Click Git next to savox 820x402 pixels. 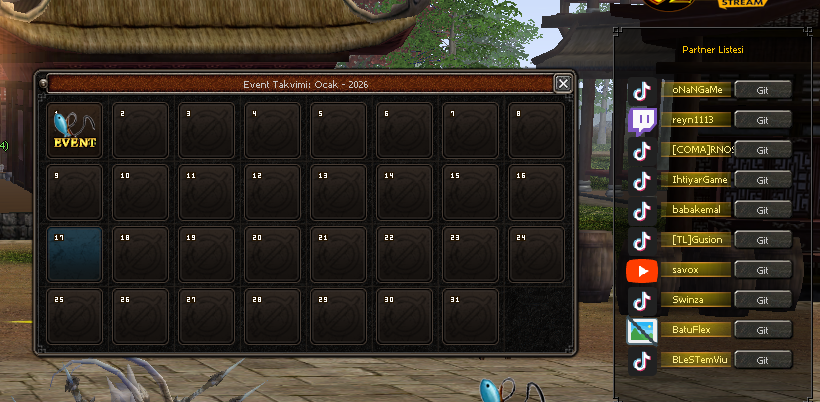(x=762, y=270)
